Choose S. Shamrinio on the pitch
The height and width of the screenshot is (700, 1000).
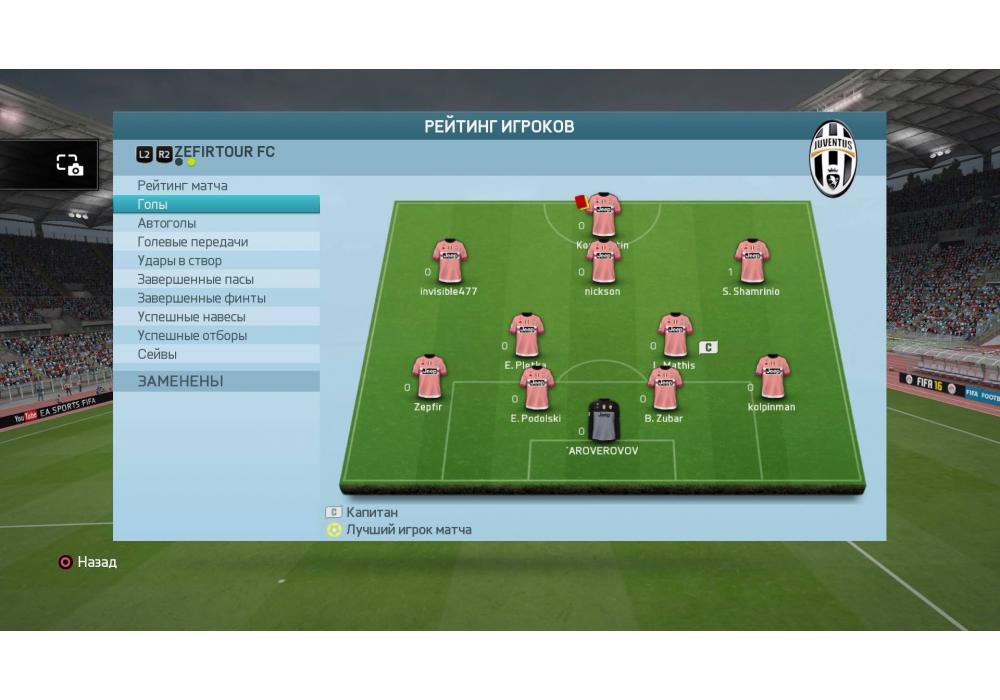[751, 262]
